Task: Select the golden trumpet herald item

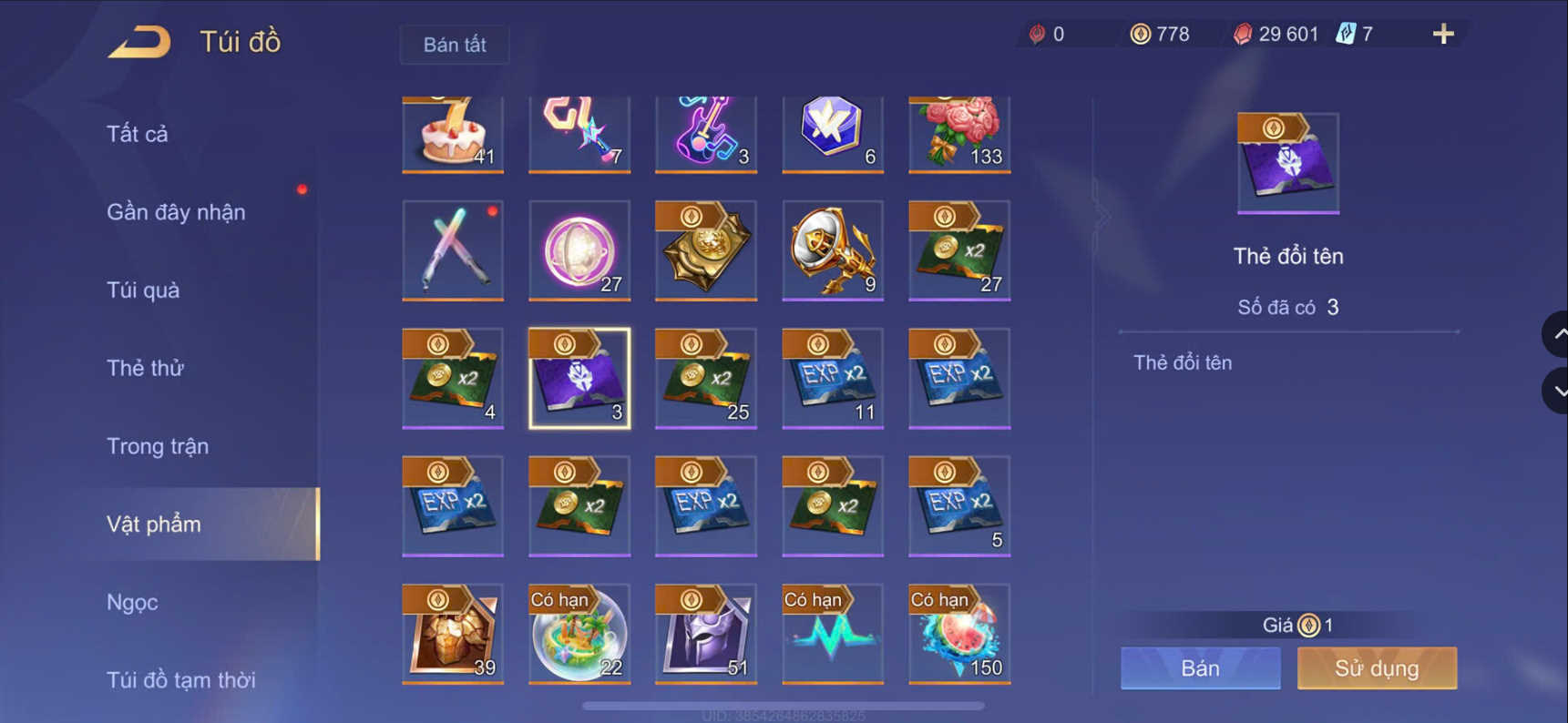Action: 832,250
